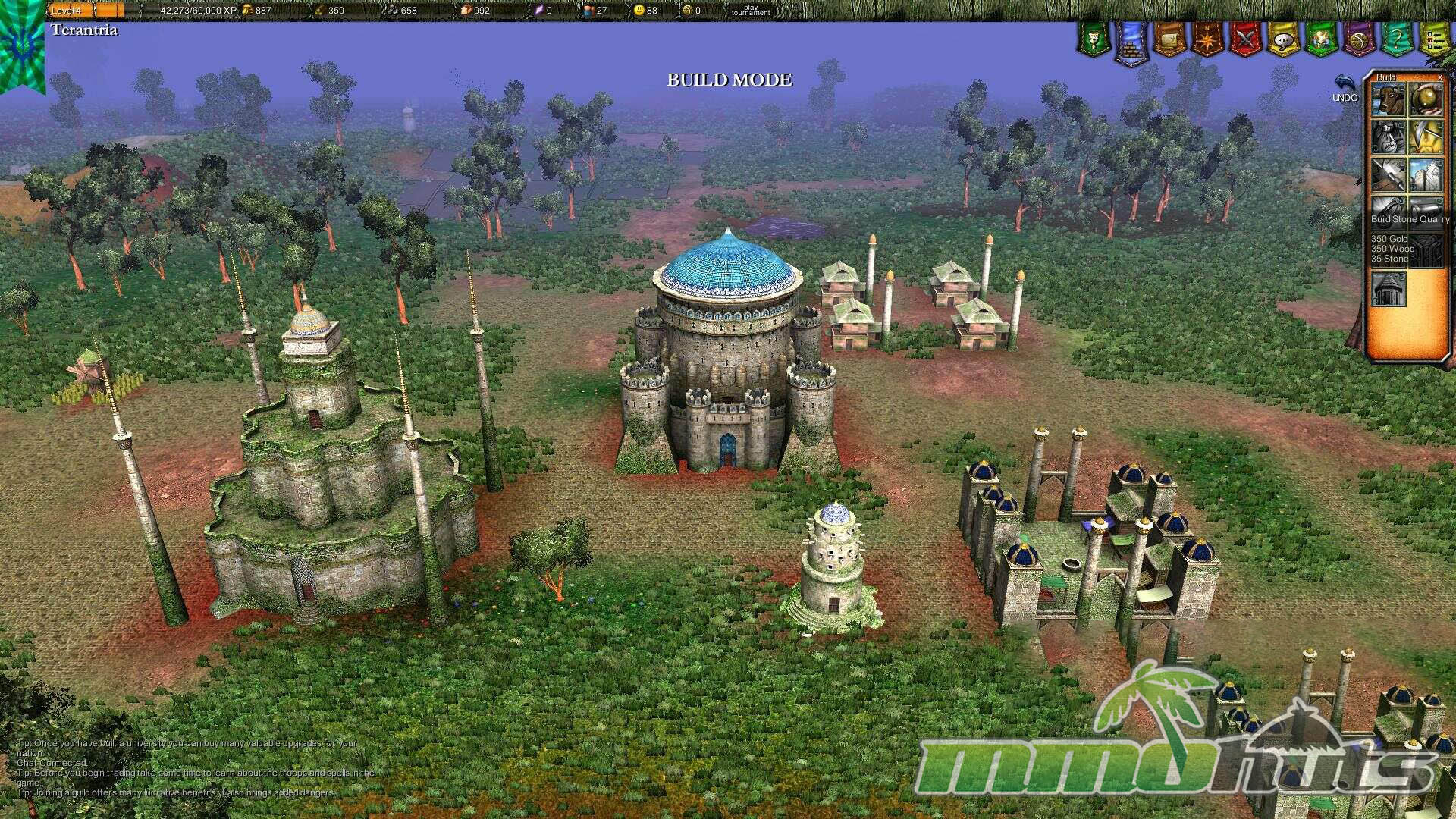Undo the last build action

(1345, 87)
